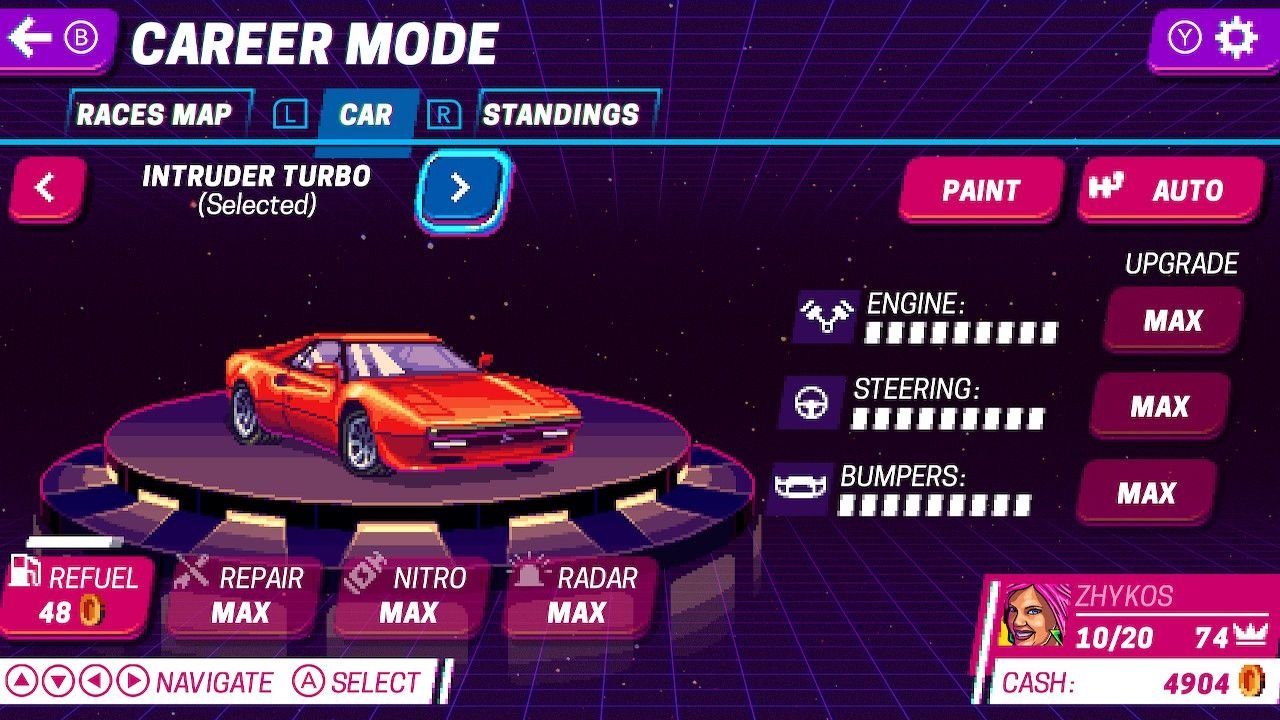Open the Standings tab
1280x720 pixels.
coord(561,115)
